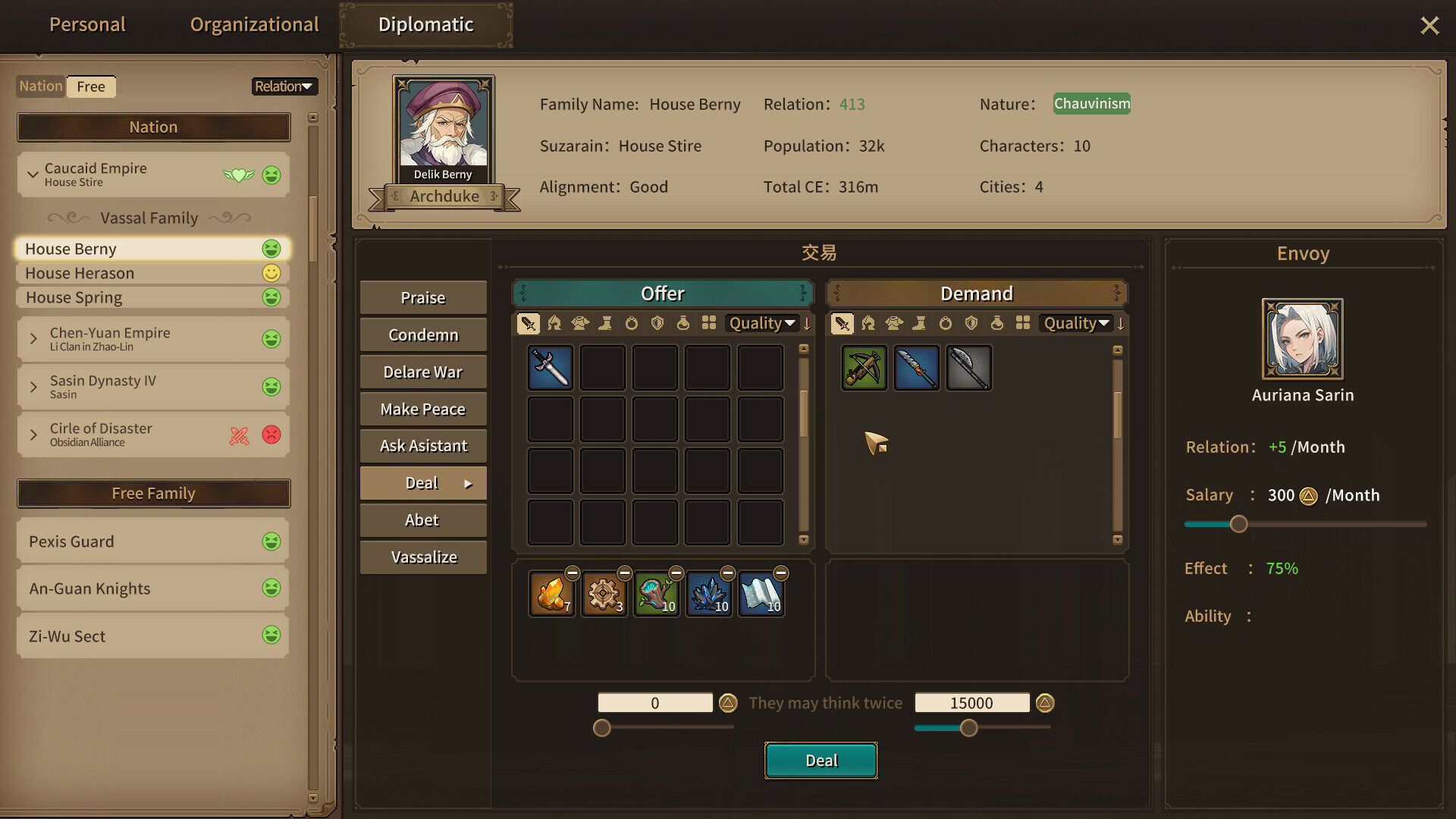Toggle descending sort arrow beside Offer Quality
This screenshot has height=819, width=1456.
point(807,323)
